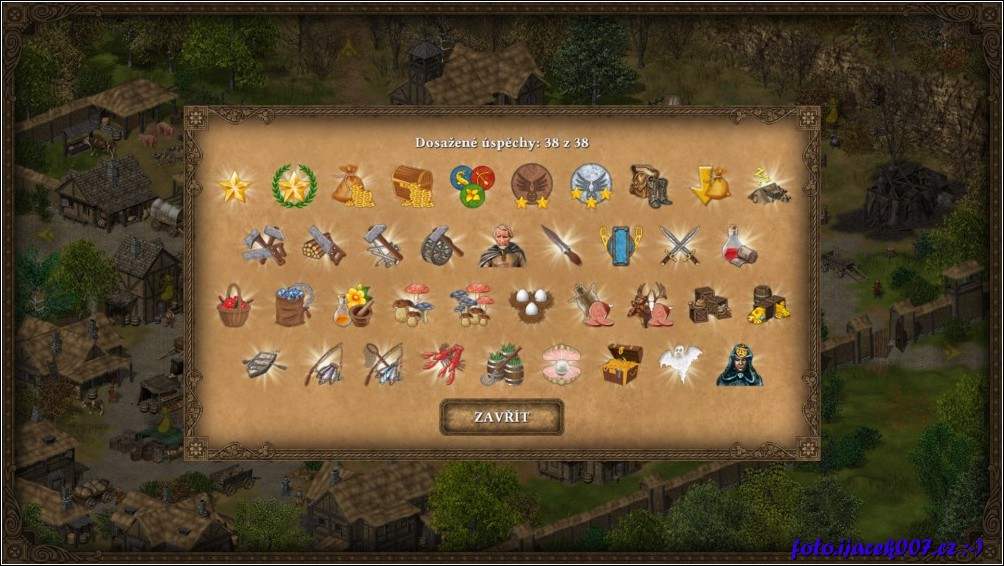Select the pearl in shell achievement
Screen dimensions: 1004x566
[562, 365]
